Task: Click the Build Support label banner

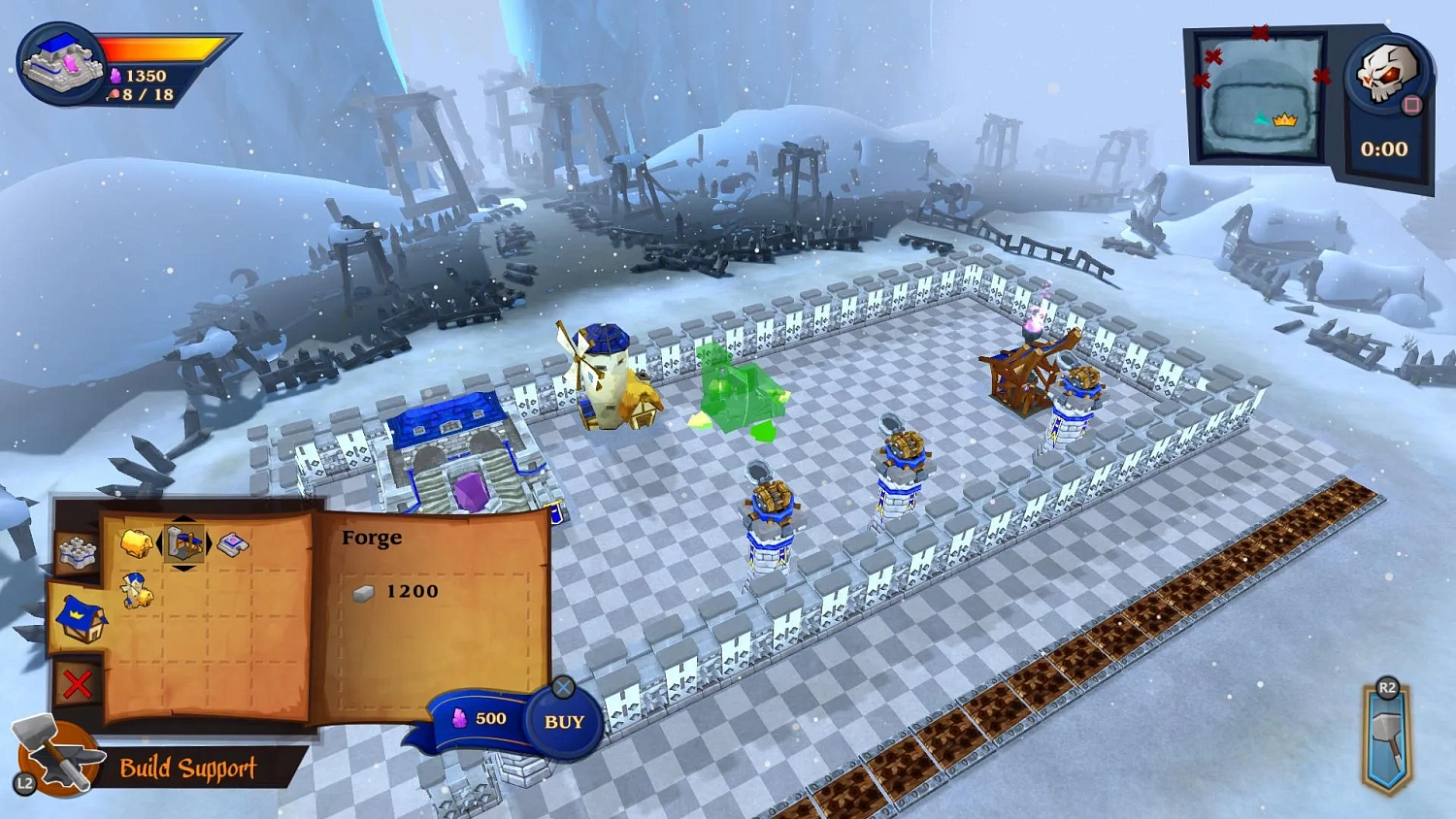Action: pos(186,769)
